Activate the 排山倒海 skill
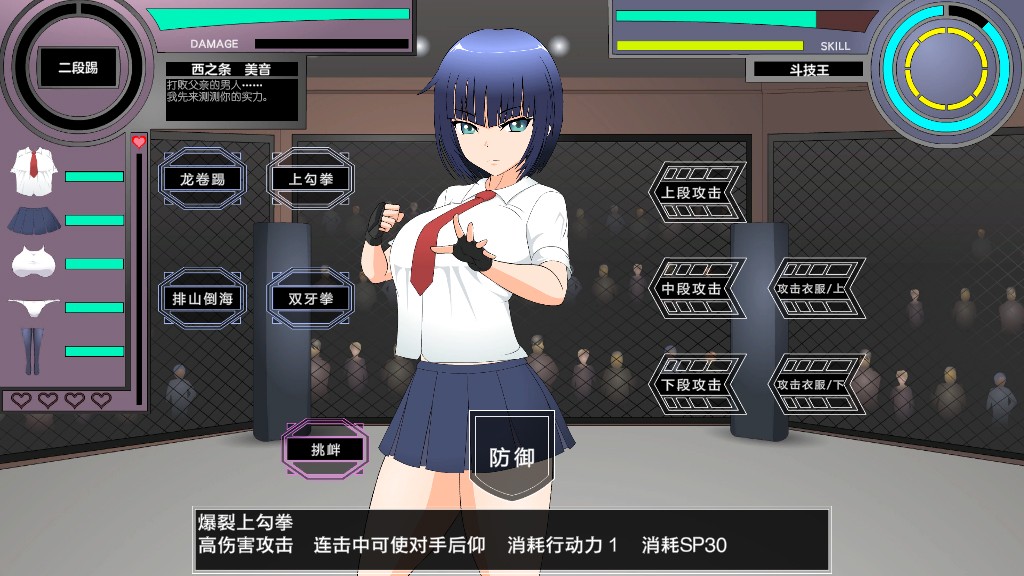Screen dimensions: 1024x576 coord(203,298)
